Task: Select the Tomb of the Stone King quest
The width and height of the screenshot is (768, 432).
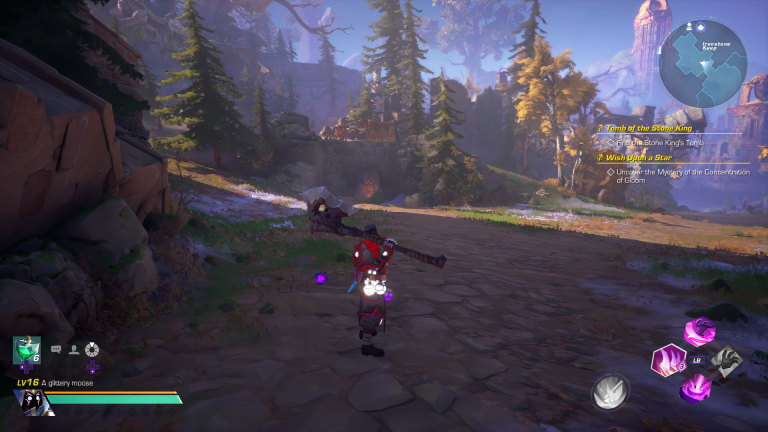Action: (650, 128)
